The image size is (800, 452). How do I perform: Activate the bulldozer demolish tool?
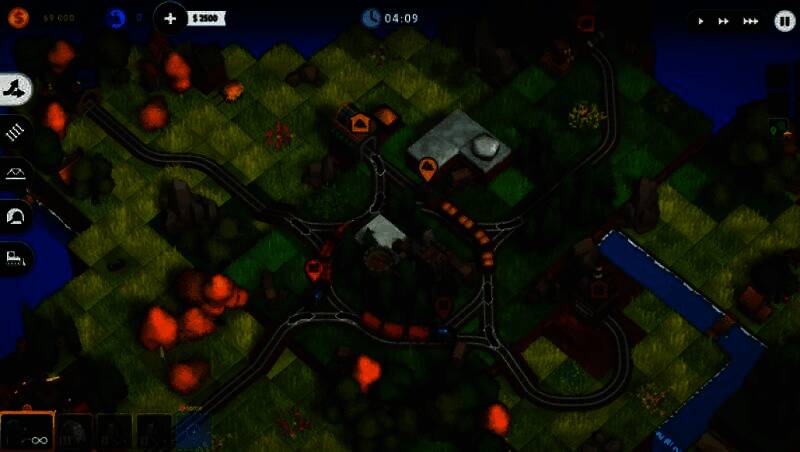point(17,258)
